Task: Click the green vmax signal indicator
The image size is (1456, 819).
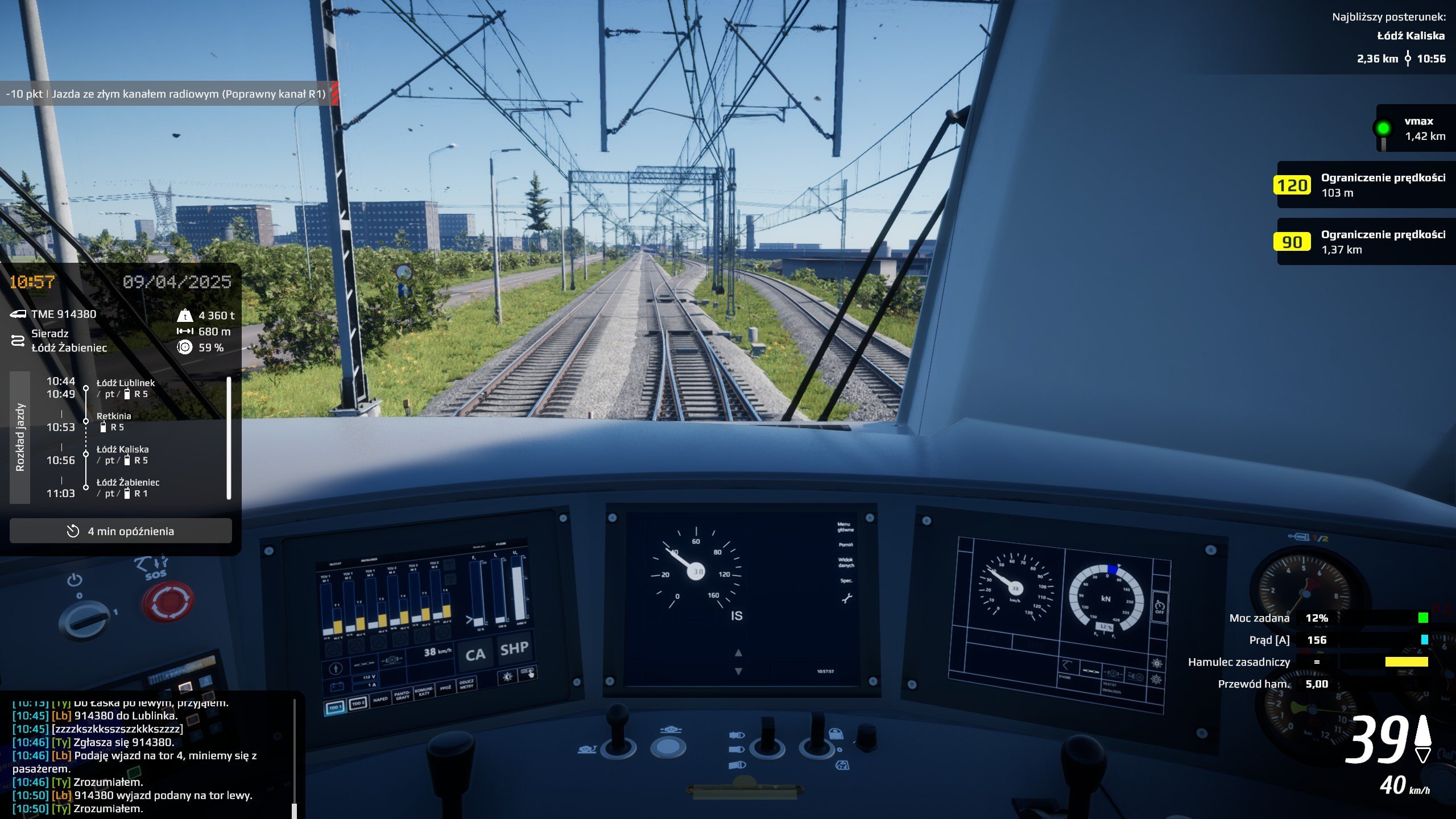Action: click(x=1383, y=128)
